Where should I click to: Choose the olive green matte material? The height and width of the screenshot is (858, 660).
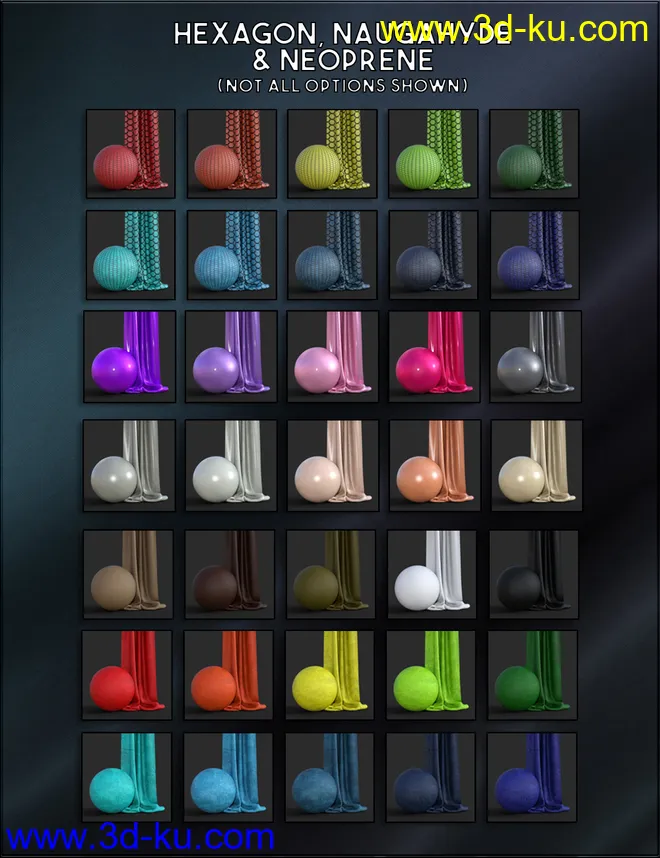(x=331, y=574)
